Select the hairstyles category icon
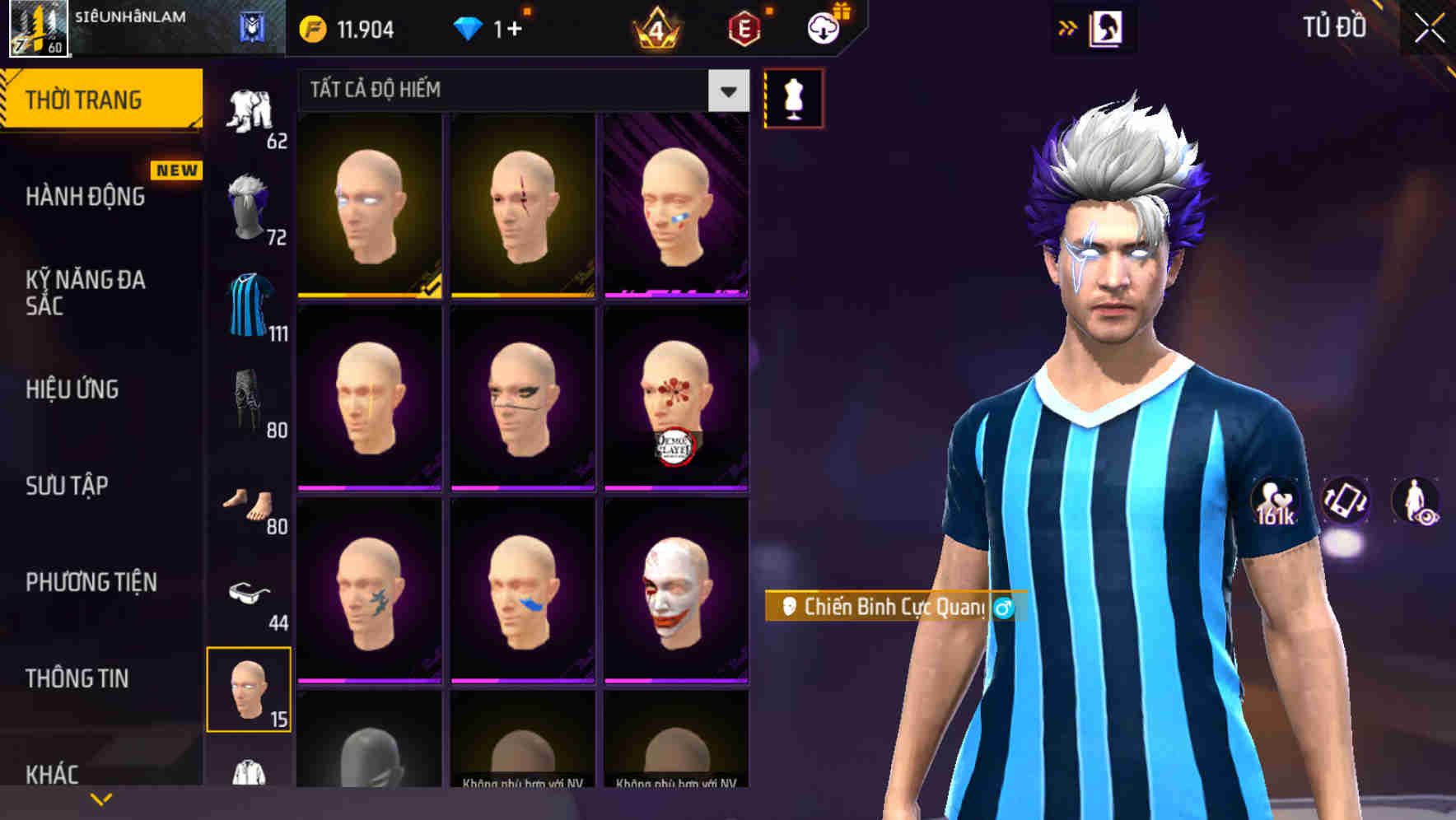The width and height of the screenshot is (1456, 820). [251, 207]
